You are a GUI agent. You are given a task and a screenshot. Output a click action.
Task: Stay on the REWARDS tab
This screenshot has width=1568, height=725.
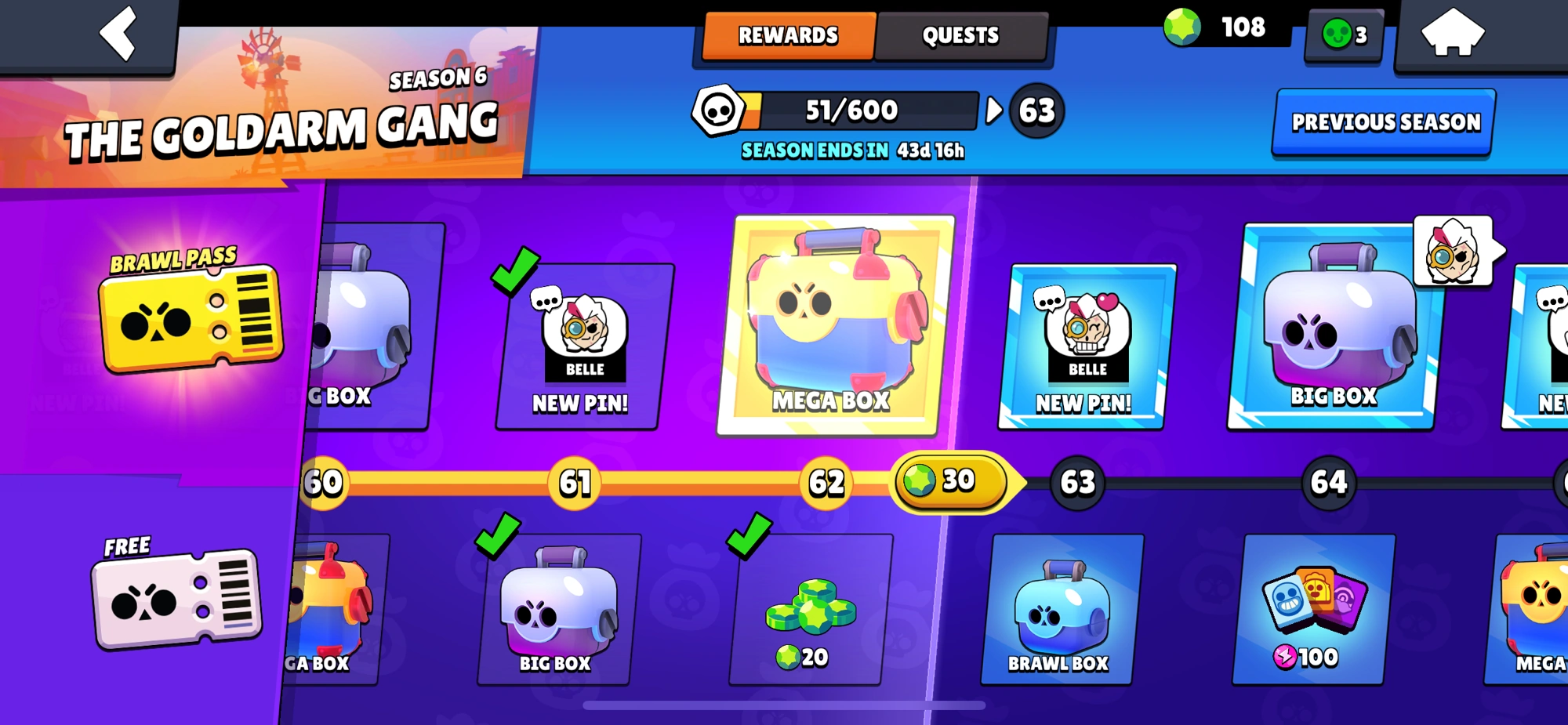click(786, 34)
